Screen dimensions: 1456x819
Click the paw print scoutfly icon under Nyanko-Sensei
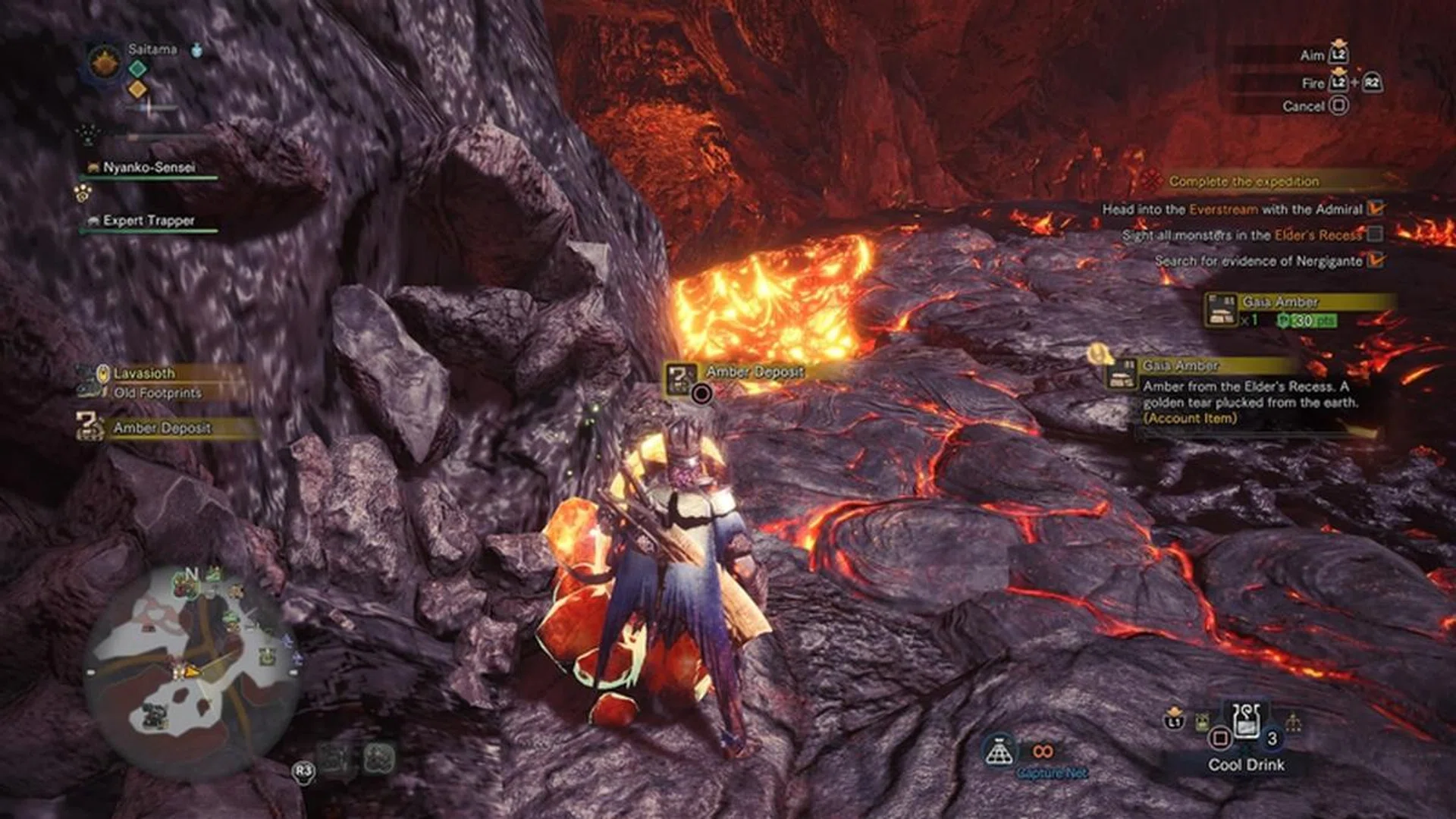(x=82, y=193)
